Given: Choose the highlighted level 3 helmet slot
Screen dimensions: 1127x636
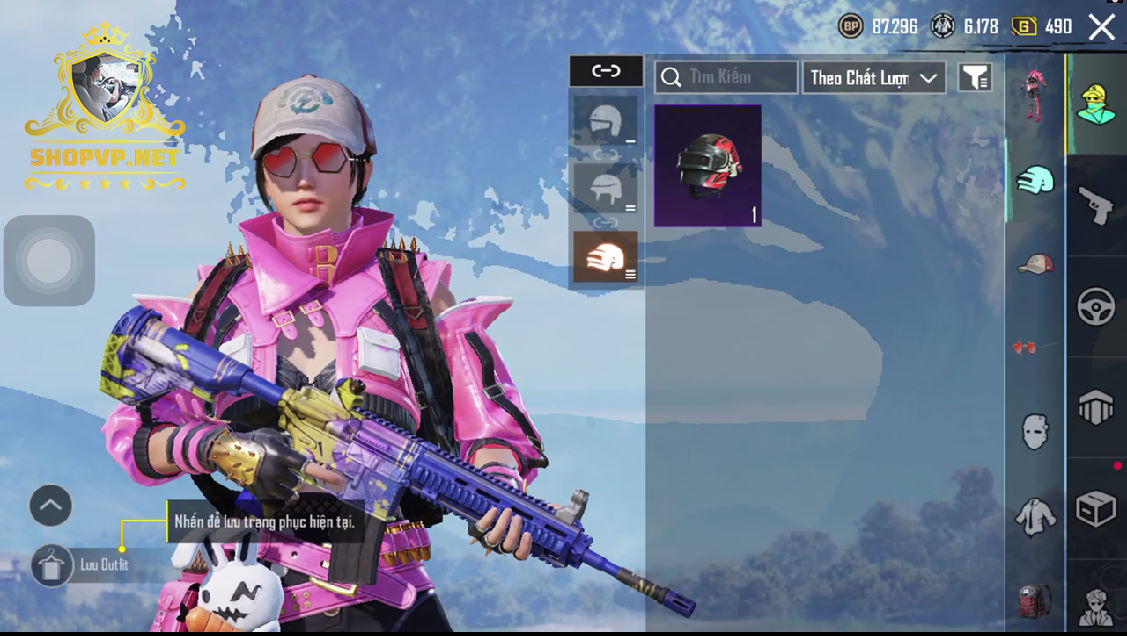Looking at the screenshot, I should (x=605, y=257).
